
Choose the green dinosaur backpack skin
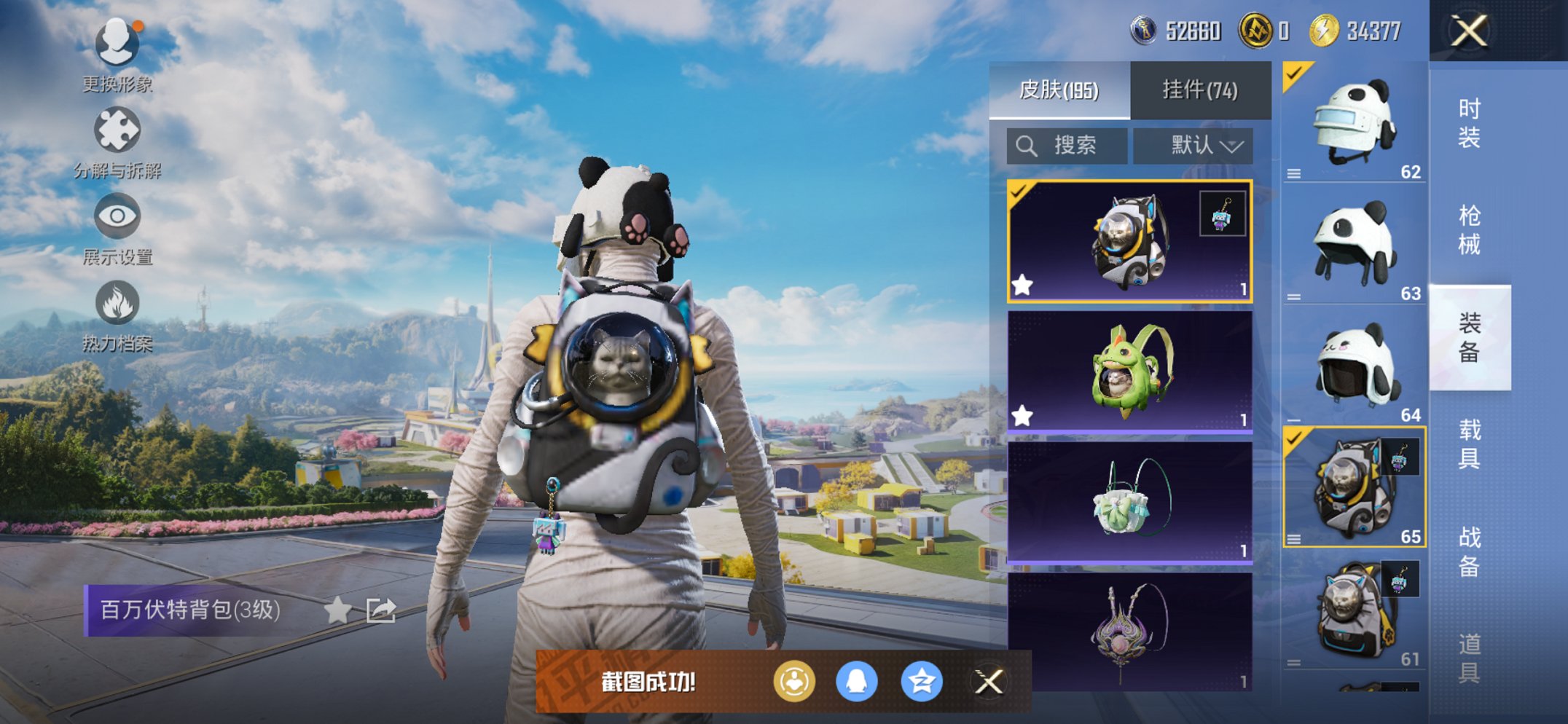[1129, 371]
